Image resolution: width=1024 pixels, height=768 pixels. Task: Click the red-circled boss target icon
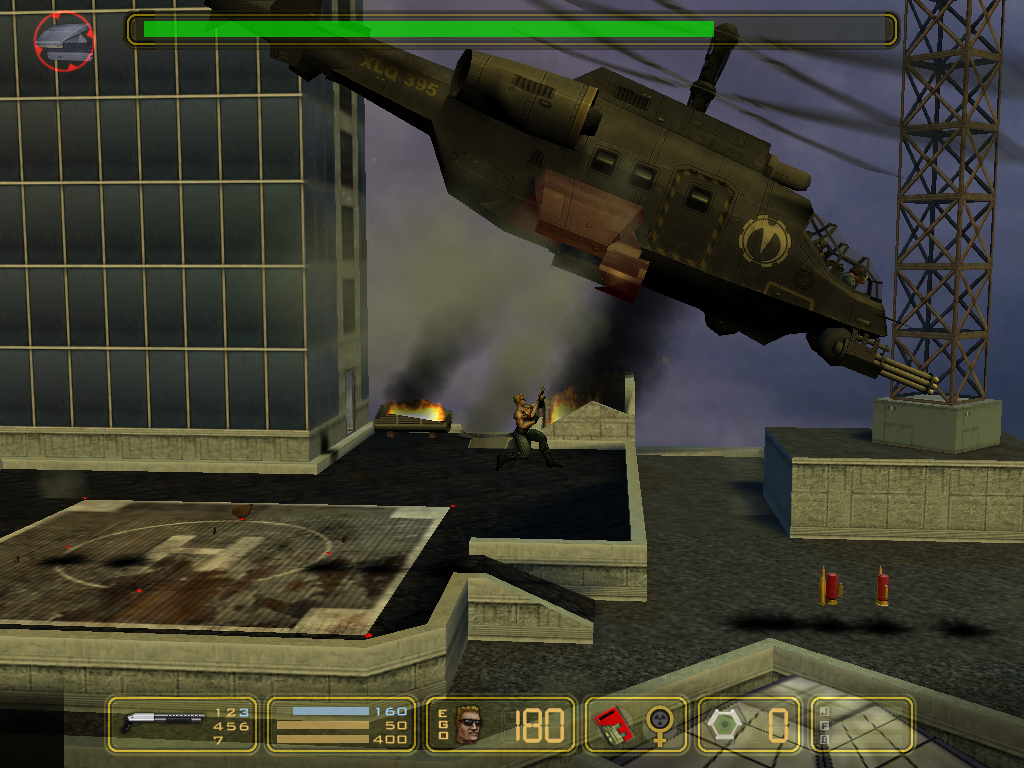(x=64, y=40)
